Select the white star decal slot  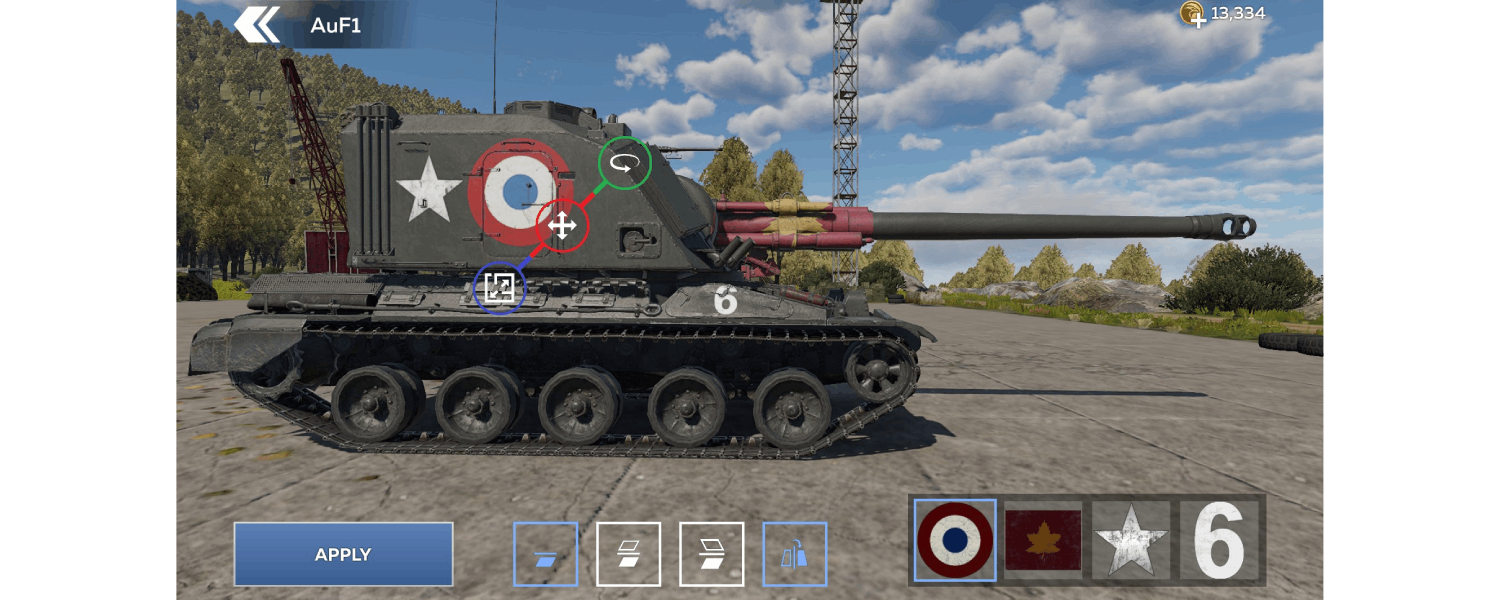coord(1131,540)
